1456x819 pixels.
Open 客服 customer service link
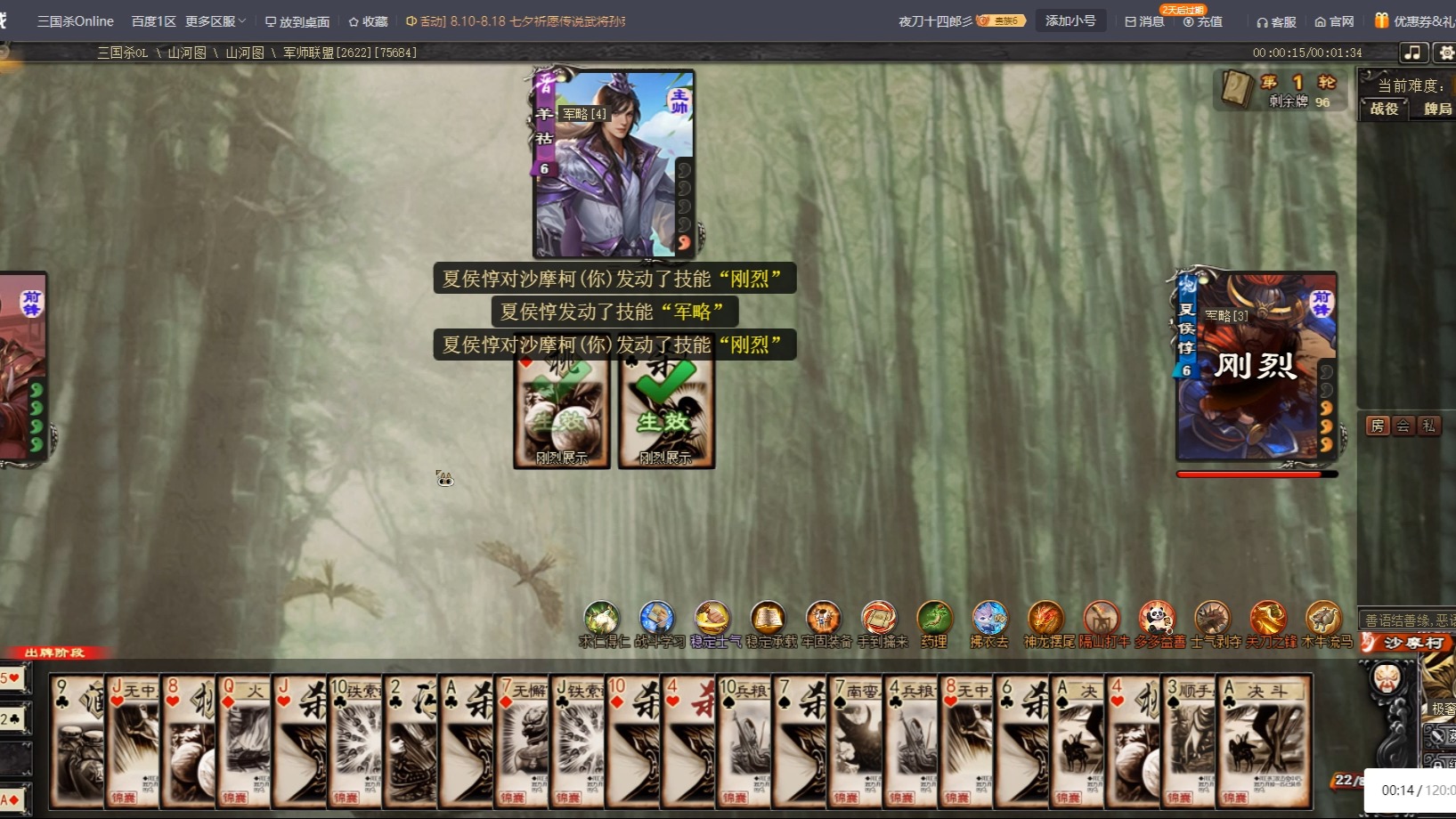[x=1276, y=21]
